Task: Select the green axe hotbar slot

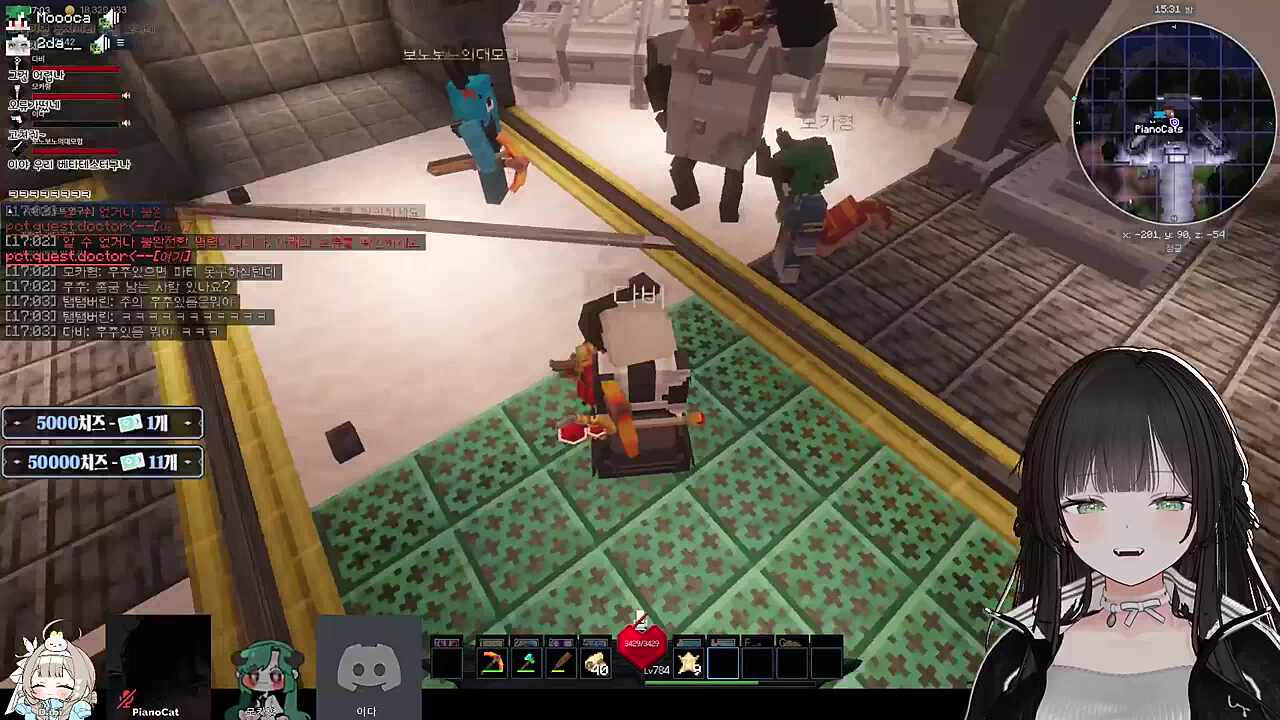Action: pos(526,664)
